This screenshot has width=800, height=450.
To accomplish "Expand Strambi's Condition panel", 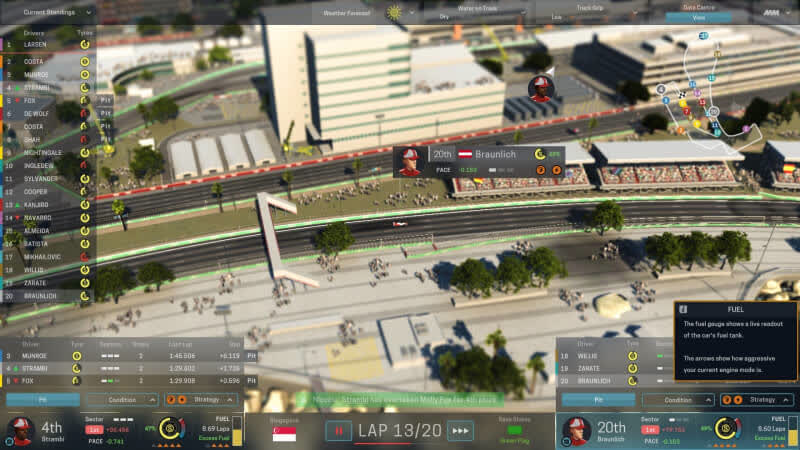I will (123, 399).
